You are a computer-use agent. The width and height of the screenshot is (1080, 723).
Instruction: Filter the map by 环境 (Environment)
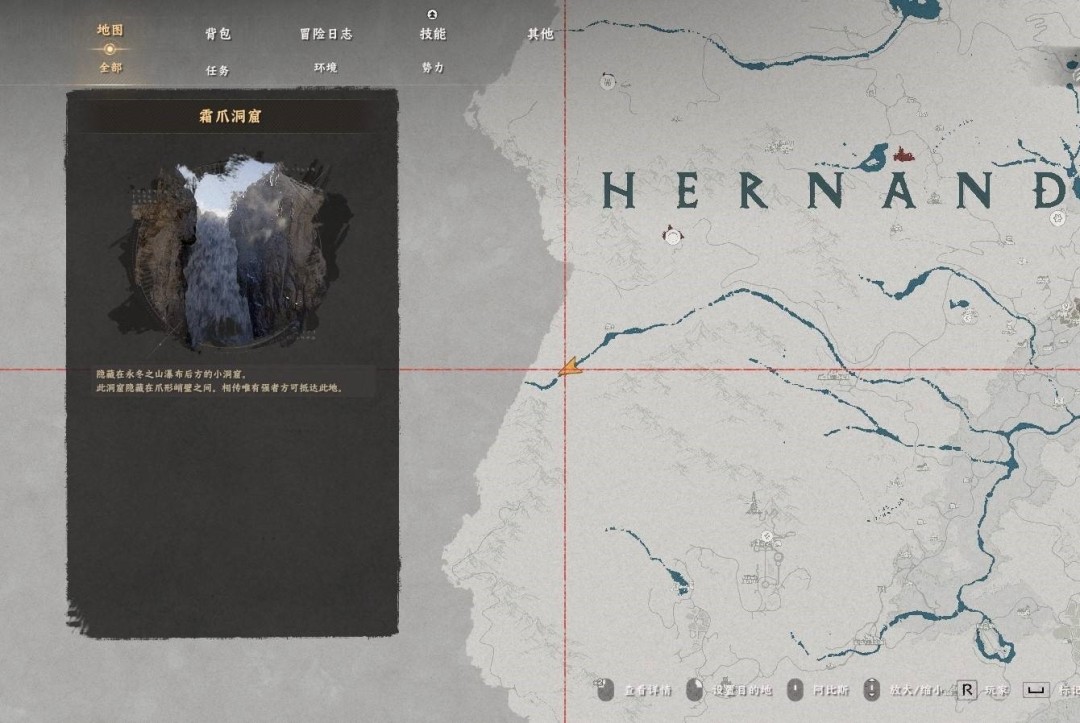coord(325,68)
